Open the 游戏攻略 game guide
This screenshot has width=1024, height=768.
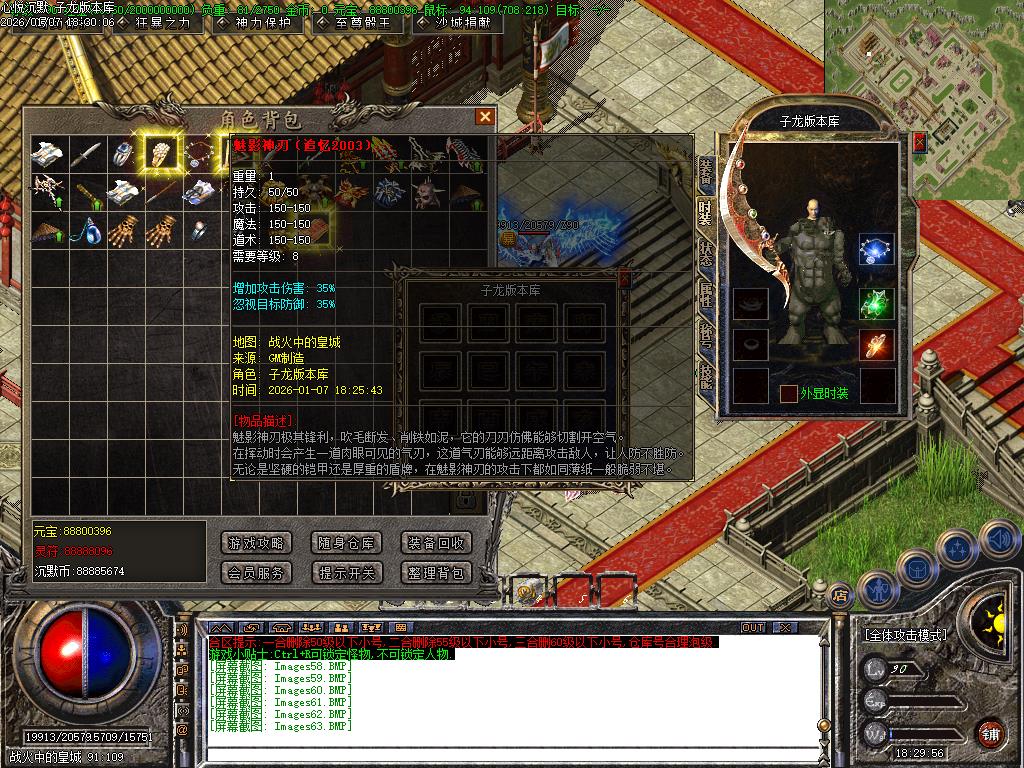(256, 543)
